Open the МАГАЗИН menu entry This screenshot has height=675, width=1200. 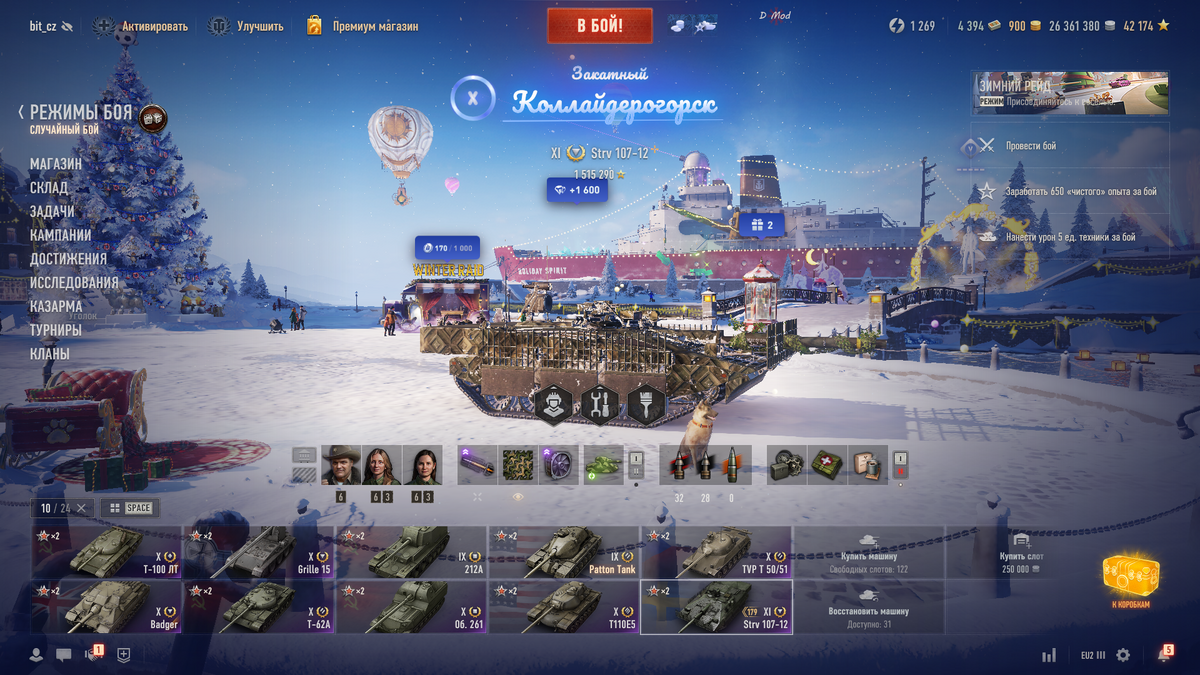click(x=56, y=164)
